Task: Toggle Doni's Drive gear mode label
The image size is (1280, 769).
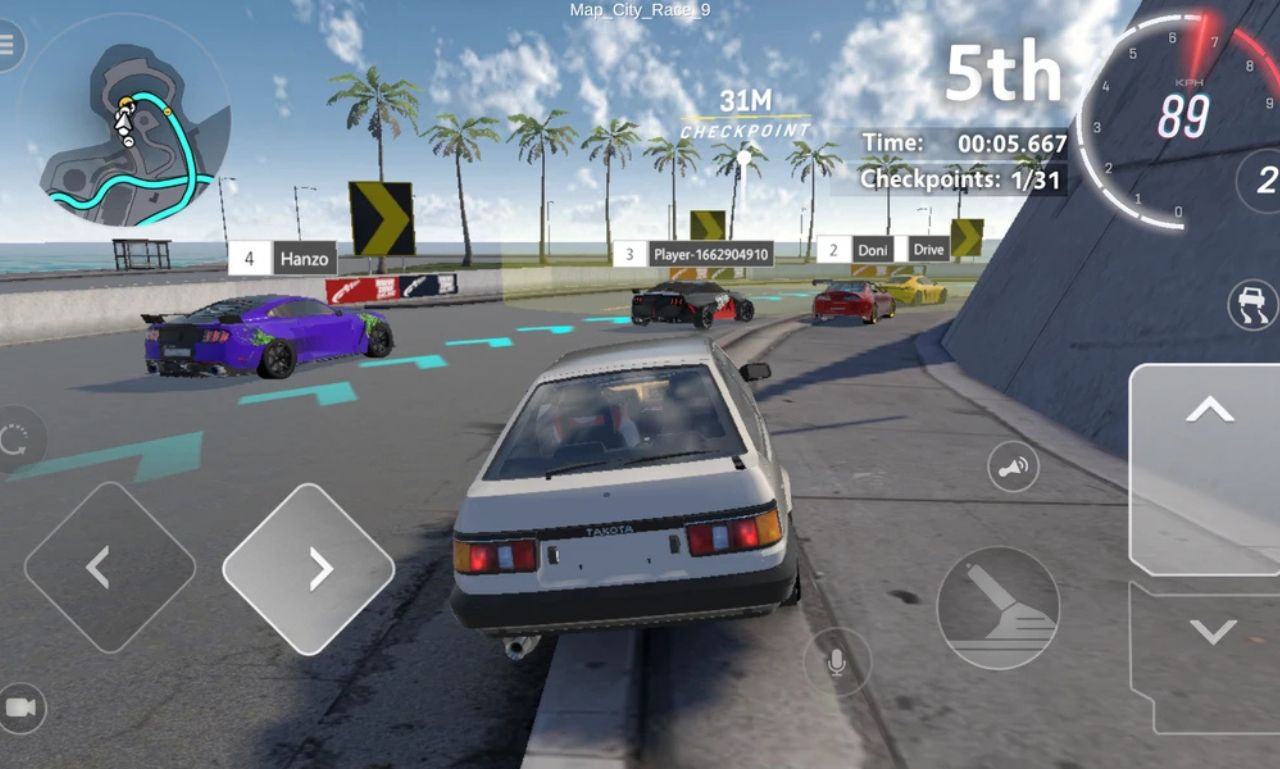Action: [x=928, y=247]
